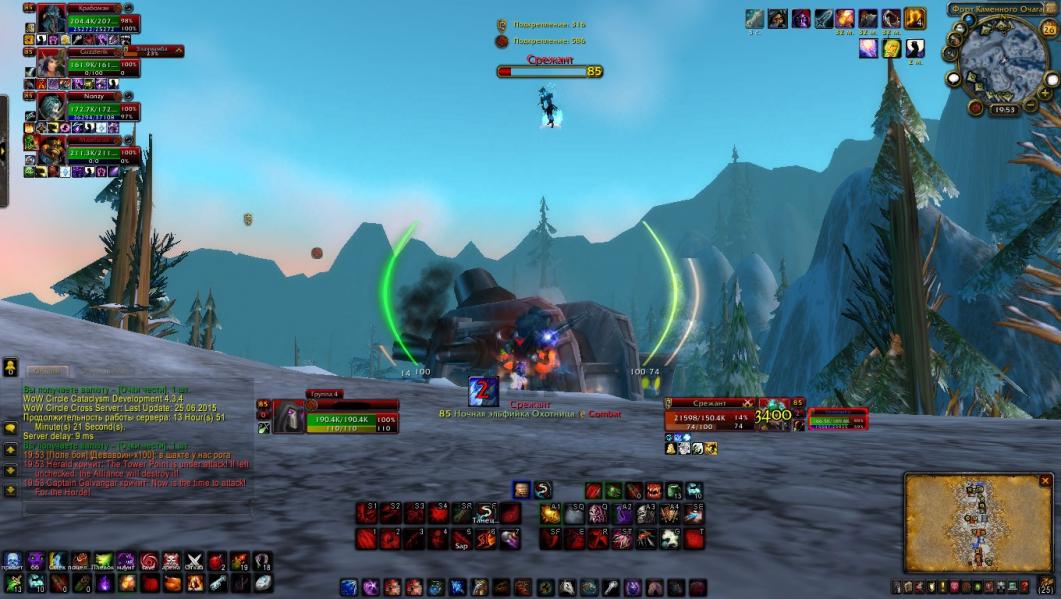Click the golden rune buff with 4 stacks
1061x599 pixels.
pos(914,19)
